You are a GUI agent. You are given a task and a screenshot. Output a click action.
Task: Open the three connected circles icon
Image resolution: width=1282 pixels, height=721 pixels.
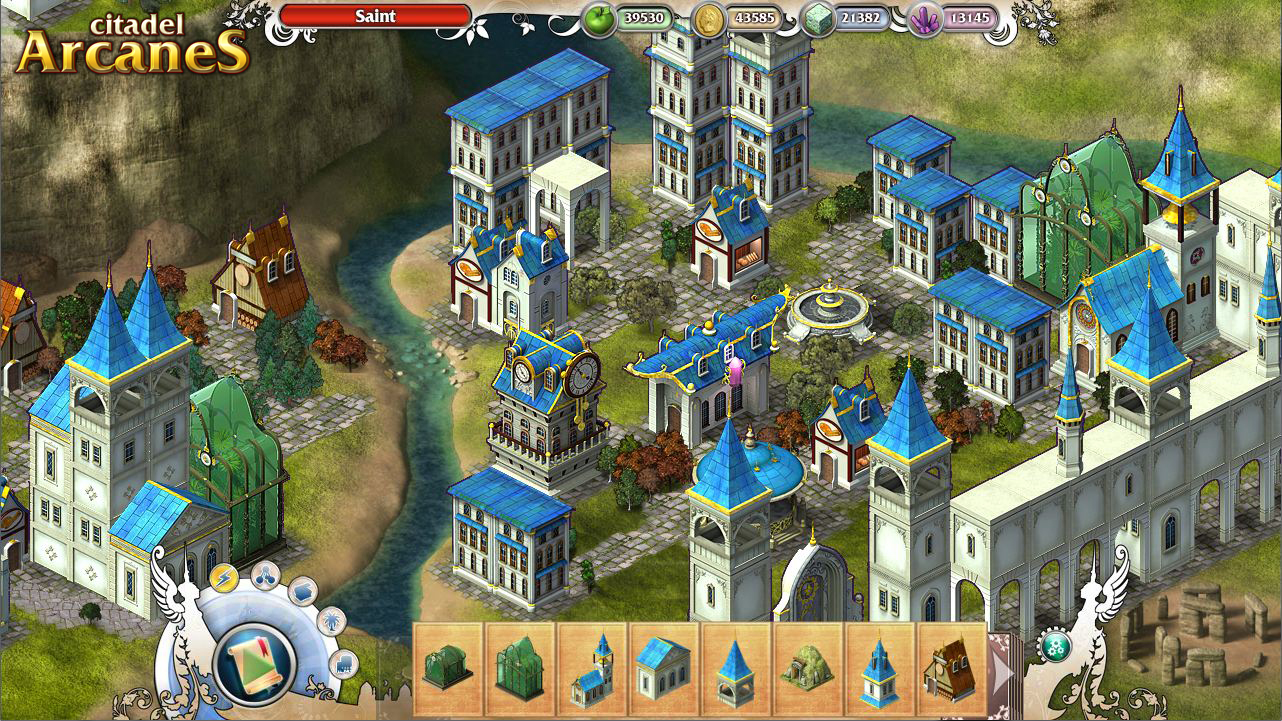tap(265, 574)
